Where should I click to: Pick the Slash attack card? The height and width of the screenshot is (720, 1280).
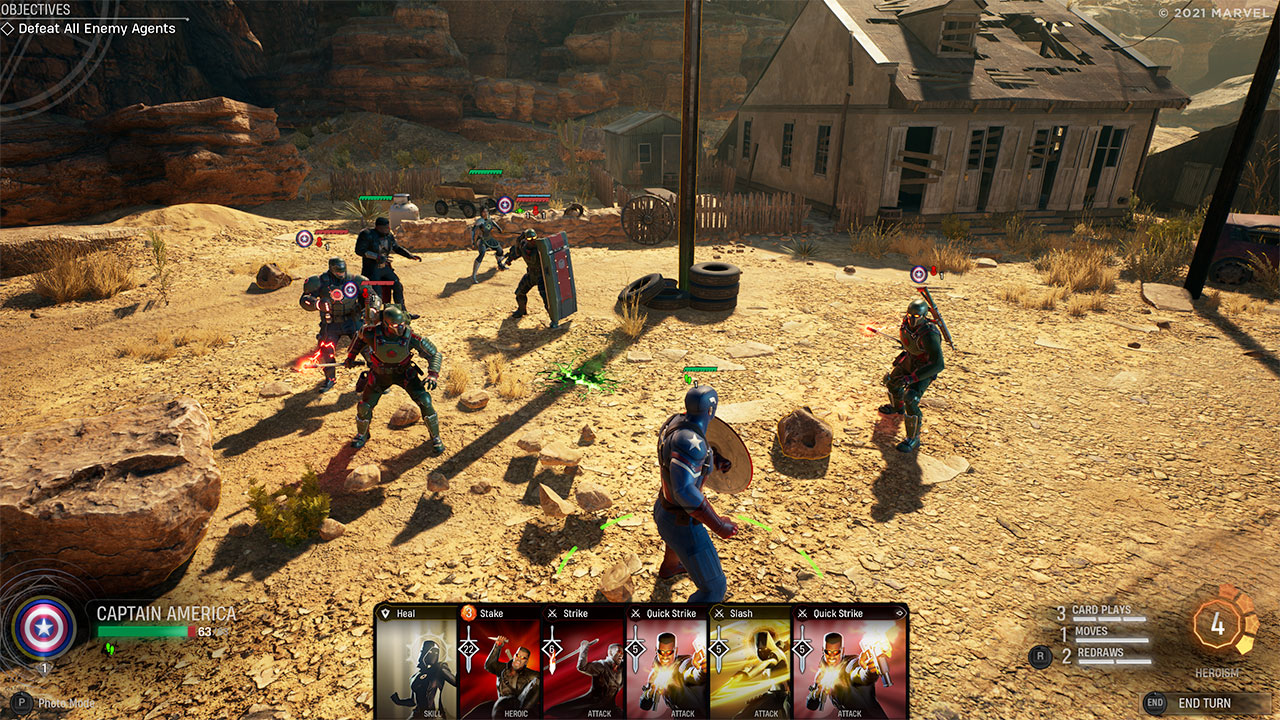[750, 662]
